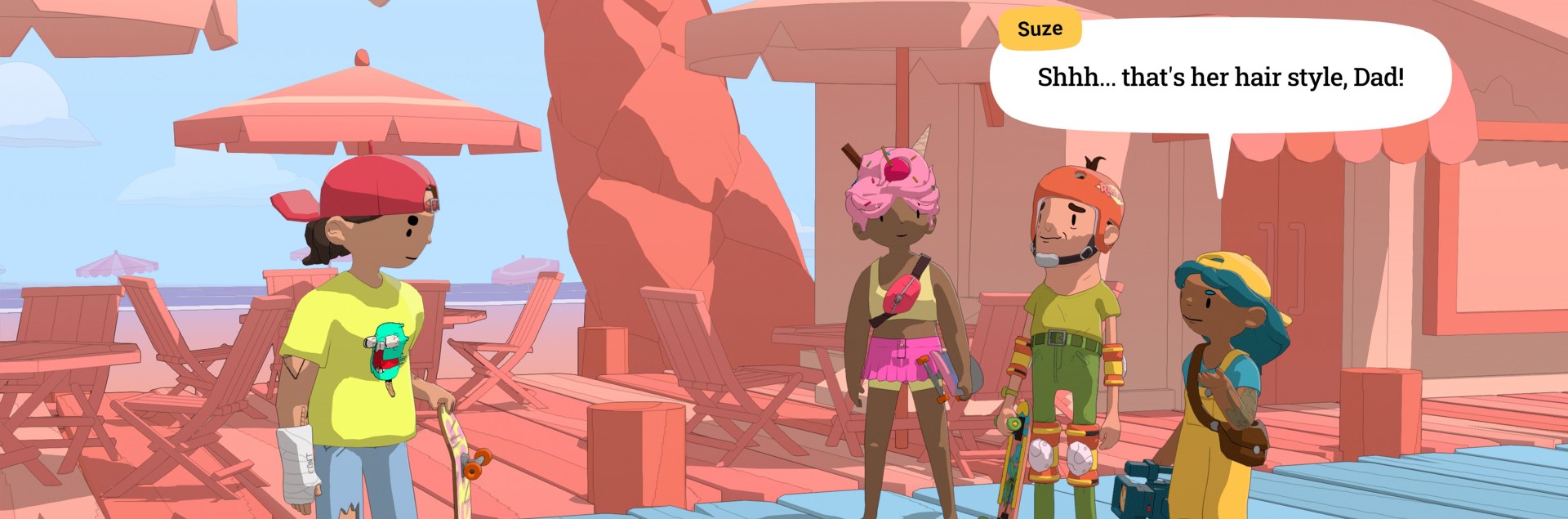Image resolution: width=1568 pixels, height=519 pixels.
Task: Click Suze's speech bubble to continue dialogue
Action: [x=1220, y=79]
